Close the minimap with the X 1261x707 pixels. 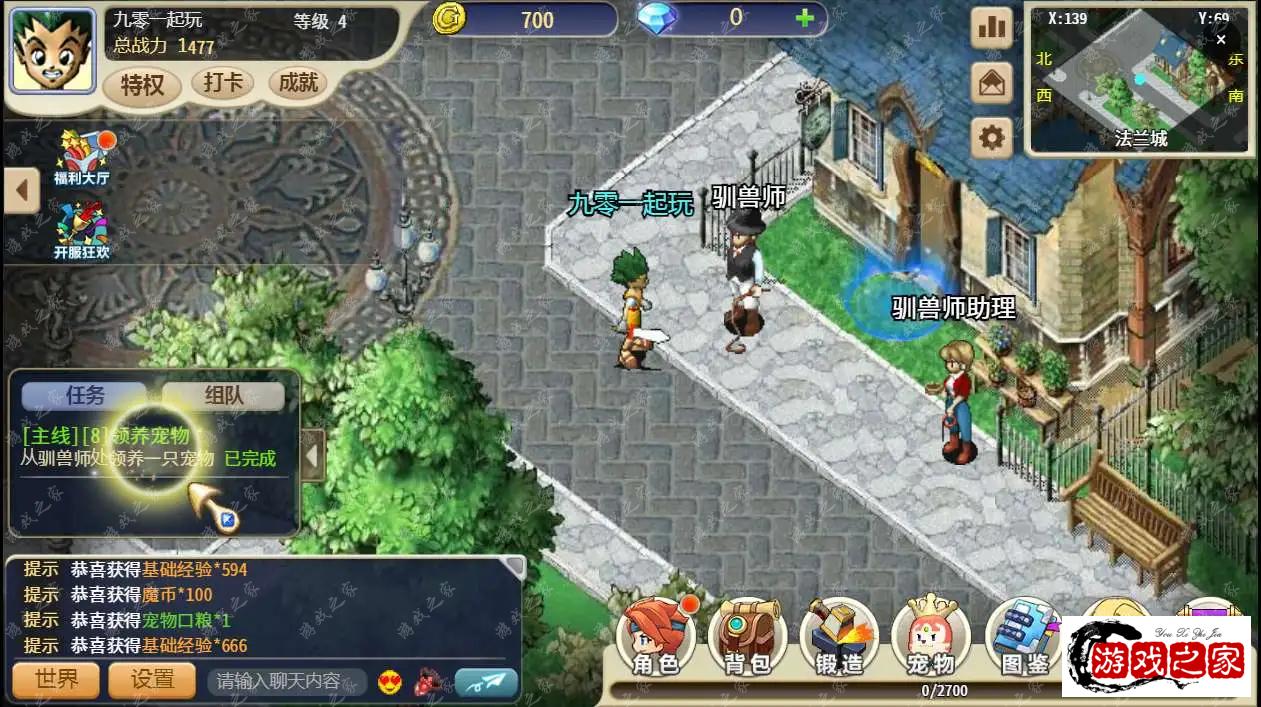(x=1221, y=39)
